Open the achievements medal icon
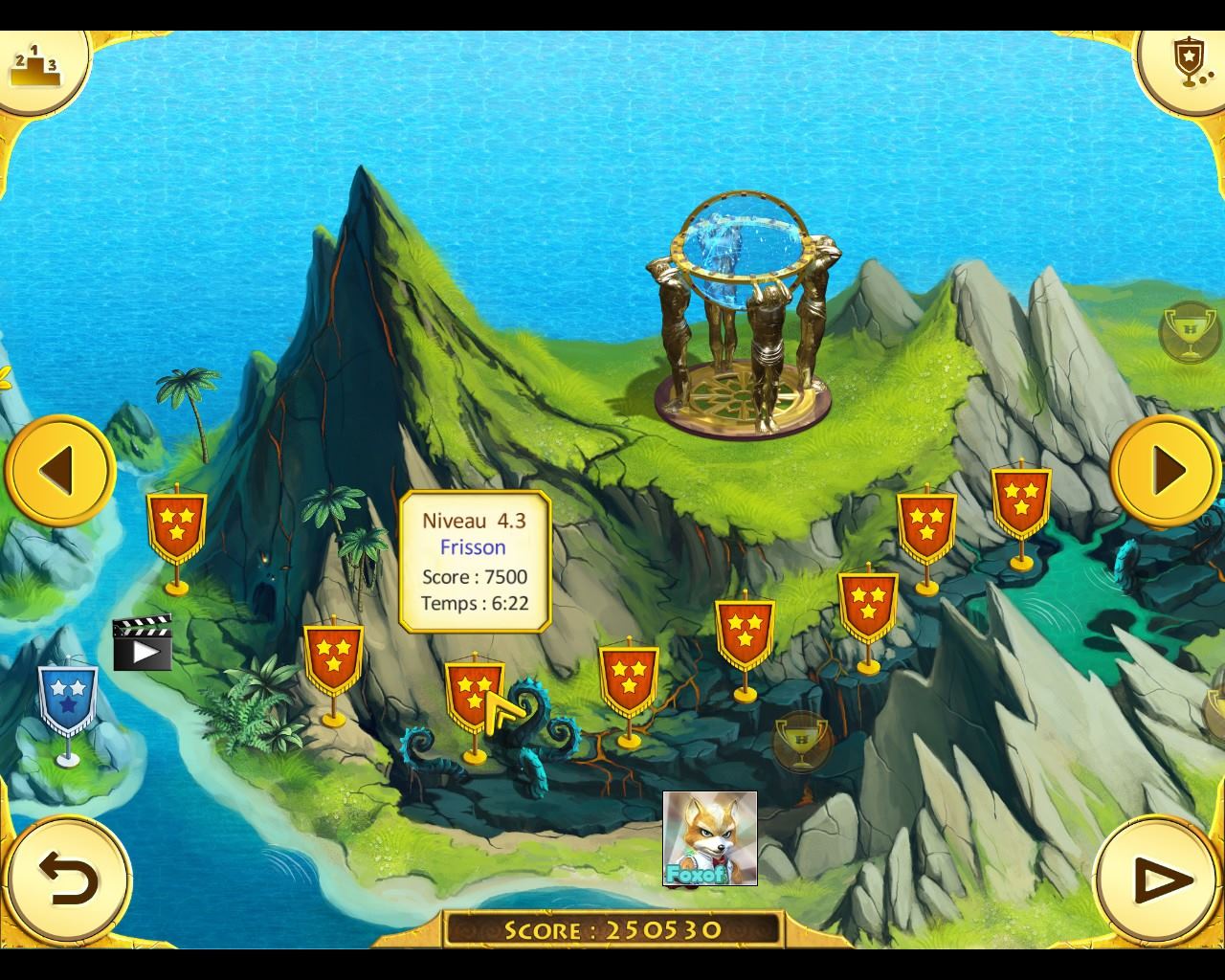This screenshot has height=980, width=1225. pyautogui.click(x=1188, y=63)
